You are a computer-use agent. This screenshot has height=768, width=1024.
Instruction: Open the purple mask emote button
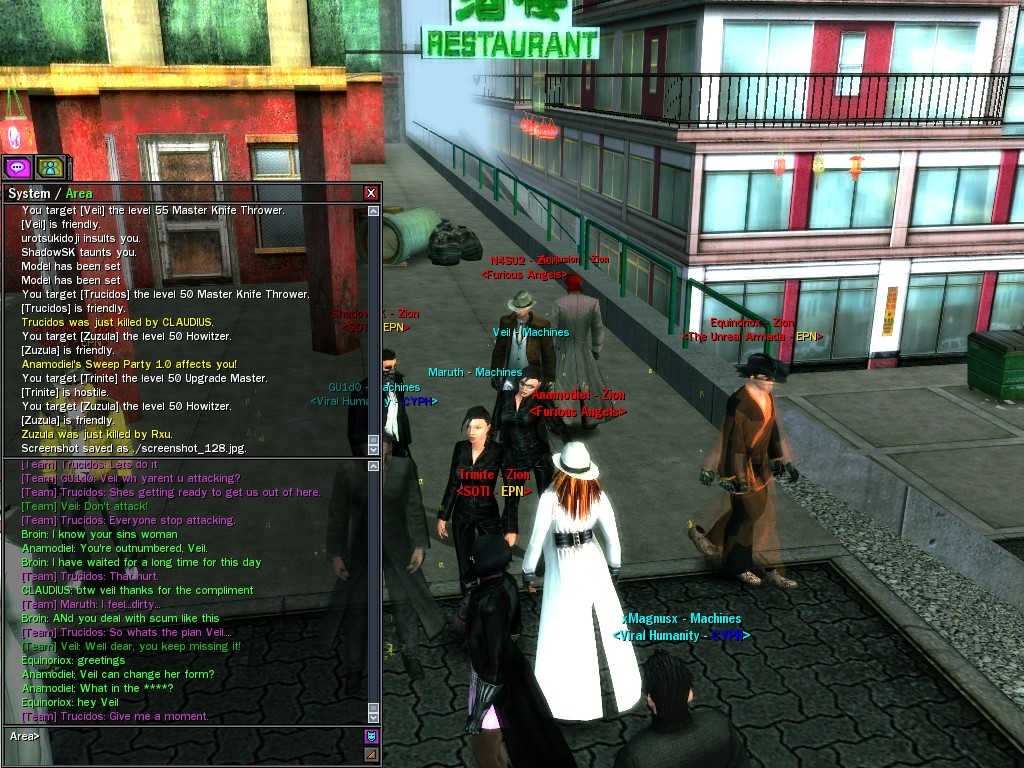[x=371, y=737]
